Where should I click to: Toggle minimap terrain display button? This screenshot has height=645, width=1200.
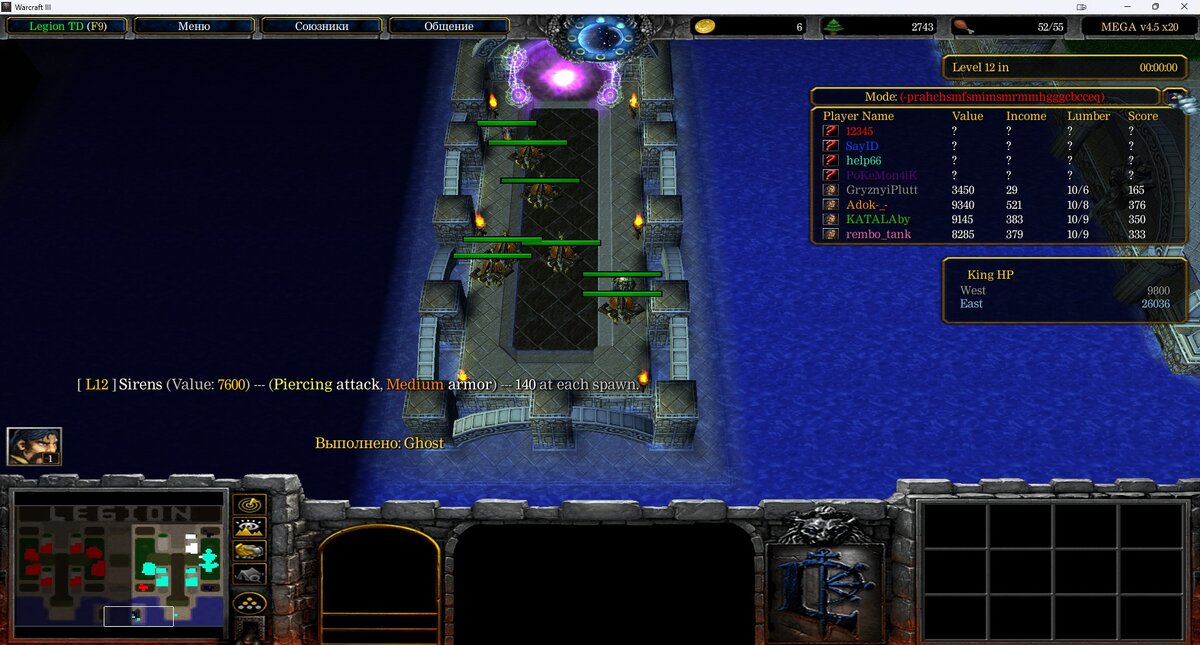pos(249,528)
